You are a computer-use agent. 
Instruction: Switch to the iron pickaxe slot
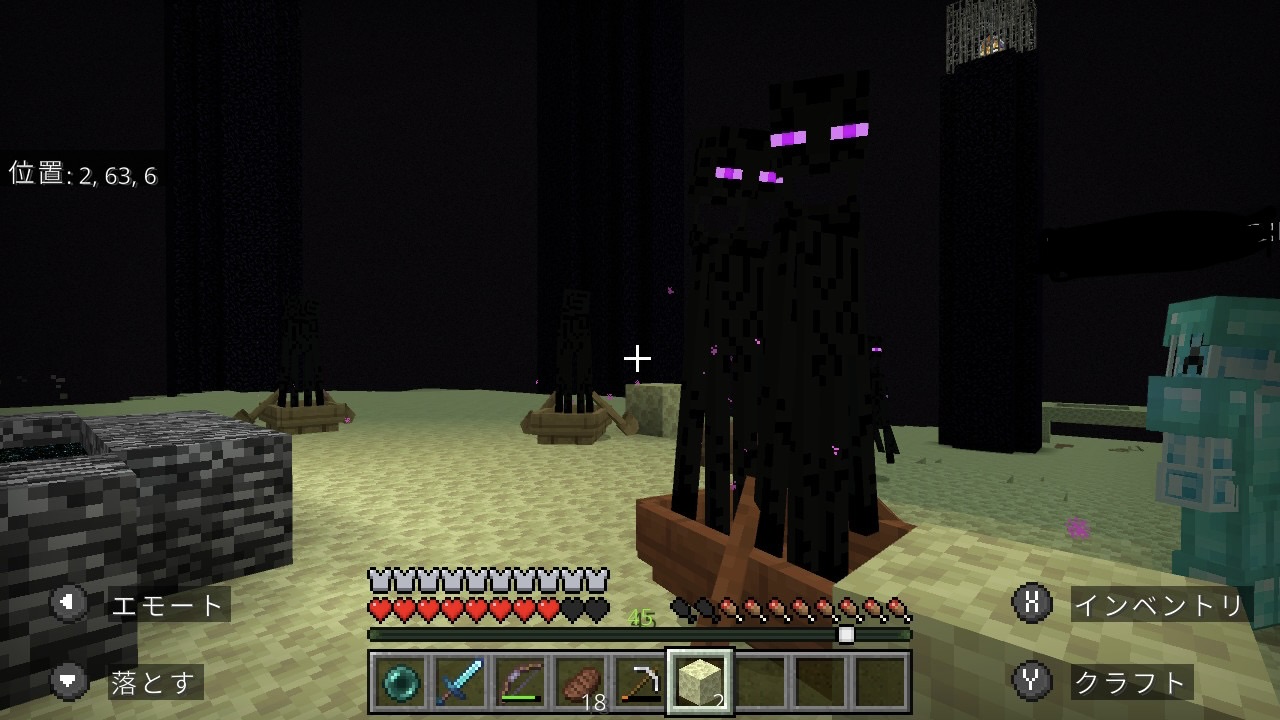coord(640,682)
